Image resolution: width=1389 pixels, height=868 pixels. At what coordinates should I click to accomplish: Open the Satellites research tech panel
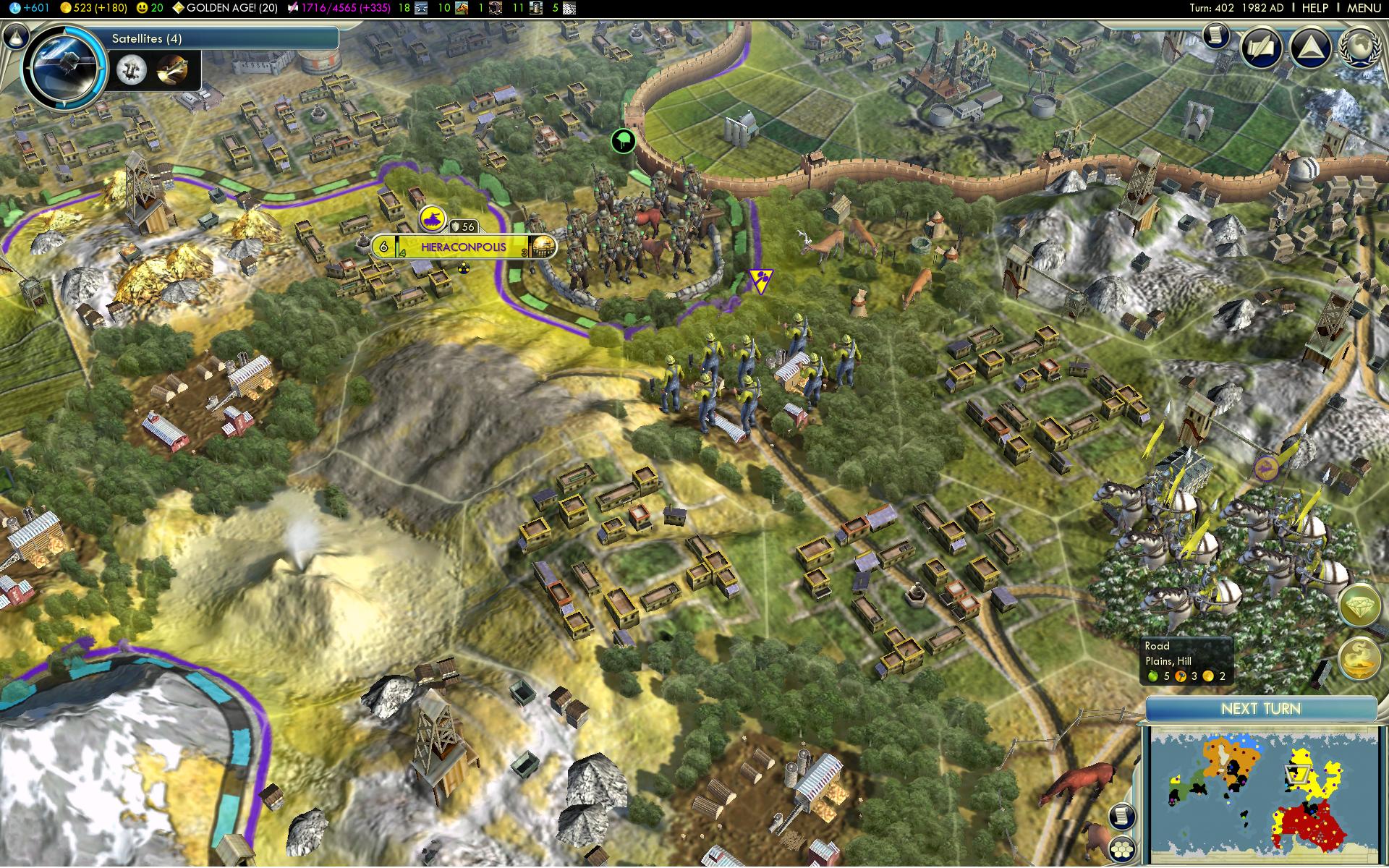[217, 38]
